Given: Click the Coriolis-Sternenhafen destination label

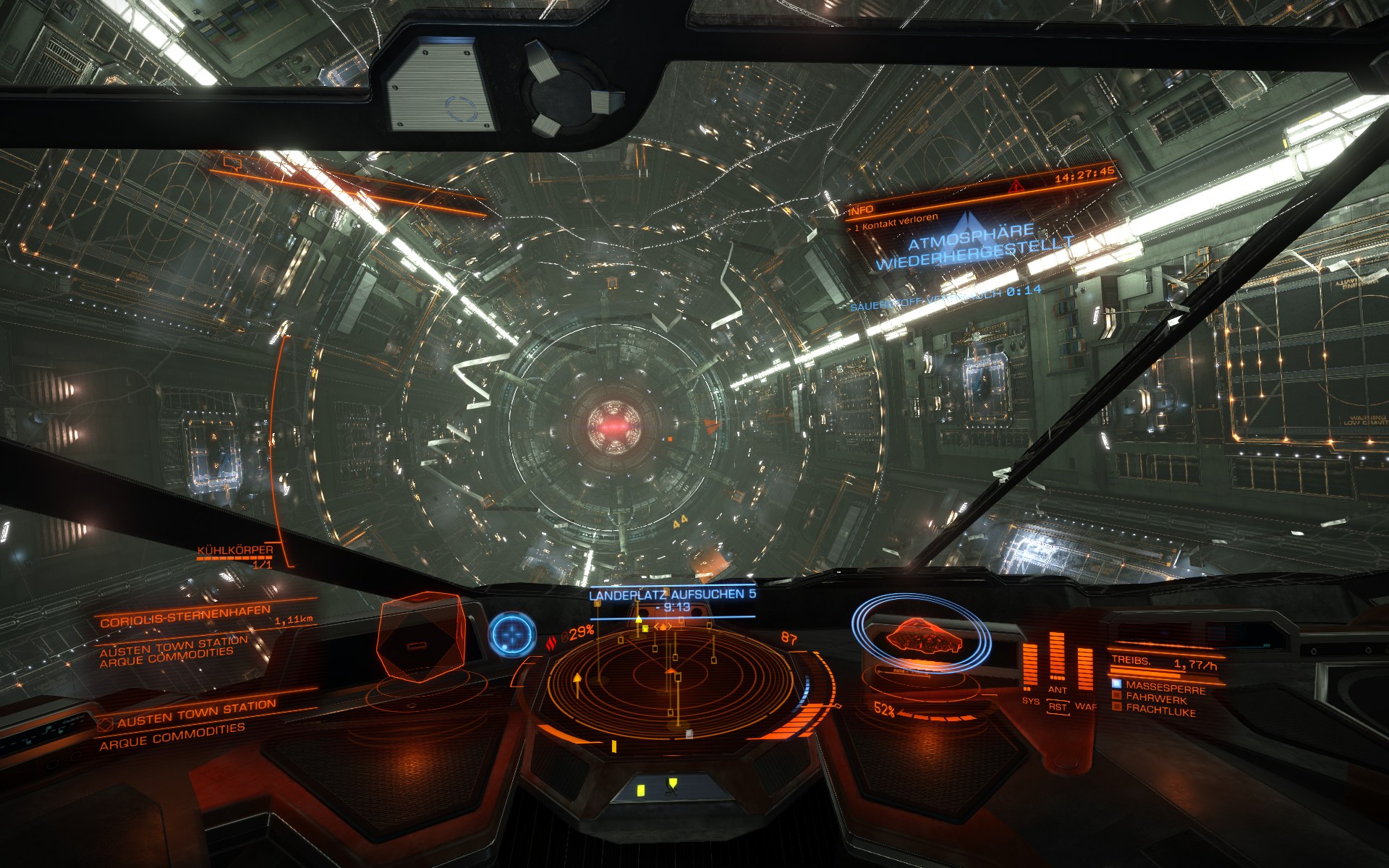Looking at the screenshot, I should coord(185,621).
